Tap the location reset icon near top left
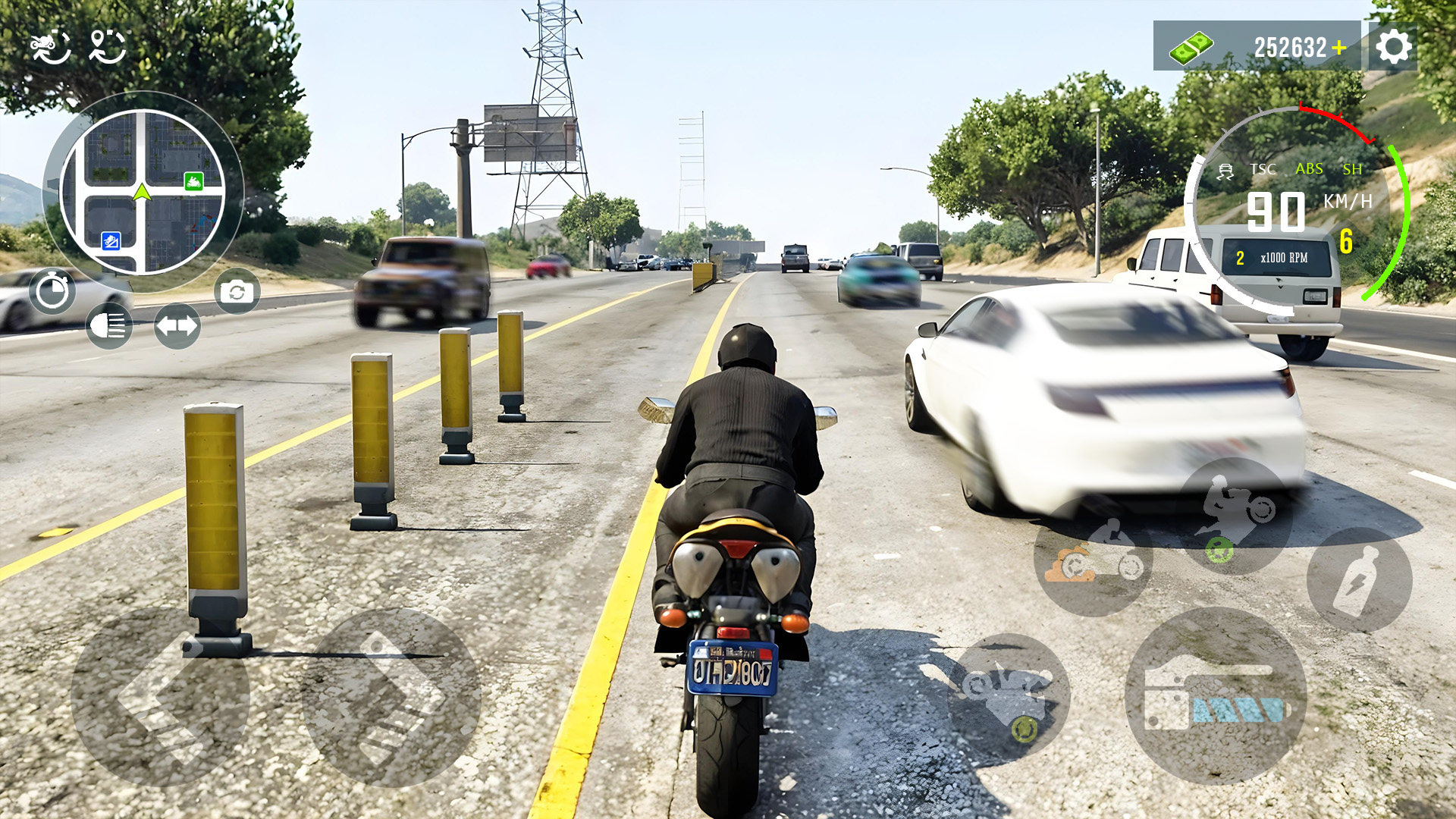The image size is (1456, 819). click(x=110, y=47)
